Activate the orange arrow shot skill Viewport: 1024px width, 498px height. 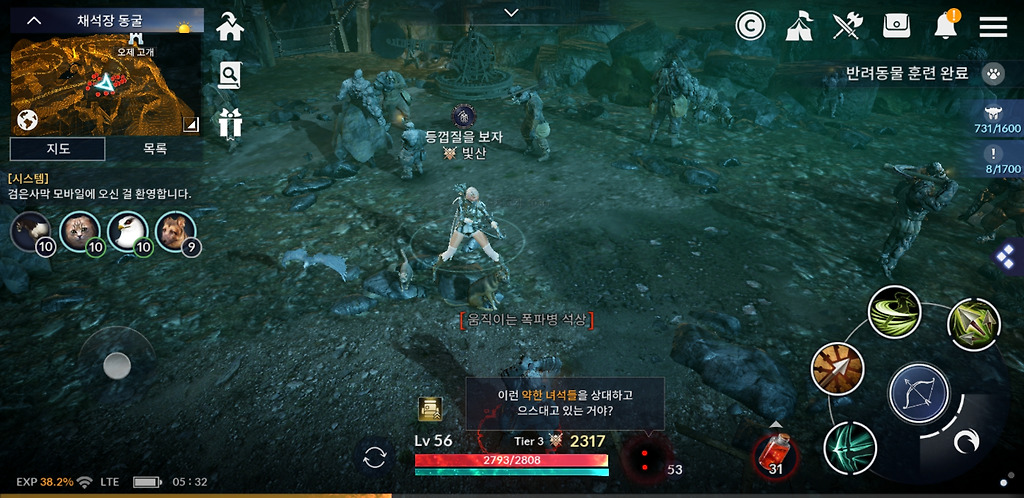pyautogui.click(x=837, y=369)
